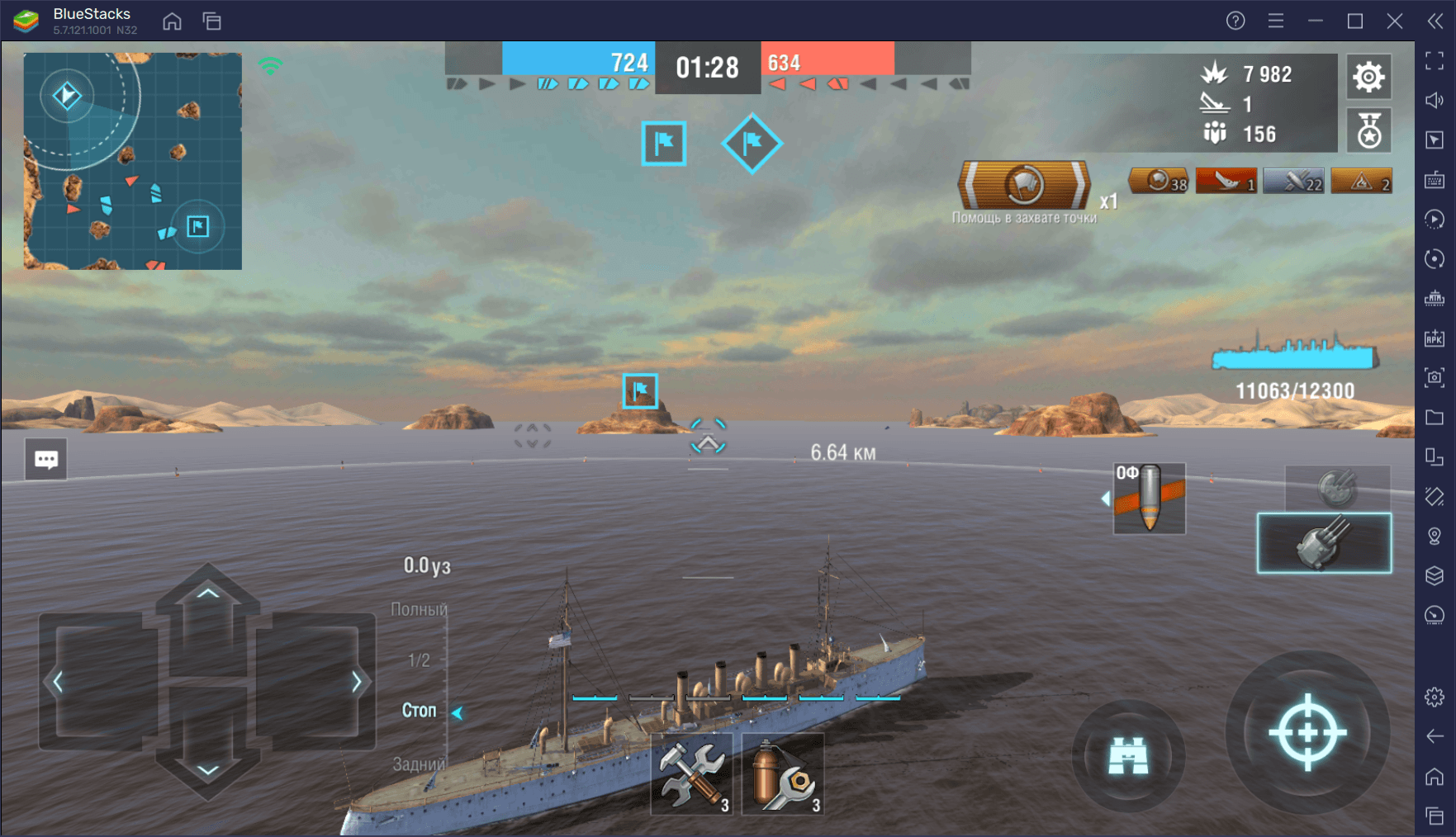Set throttle to Задний reverse
Image resolution: width=1456 pixels, height=837 pixels.
point(419,764)
